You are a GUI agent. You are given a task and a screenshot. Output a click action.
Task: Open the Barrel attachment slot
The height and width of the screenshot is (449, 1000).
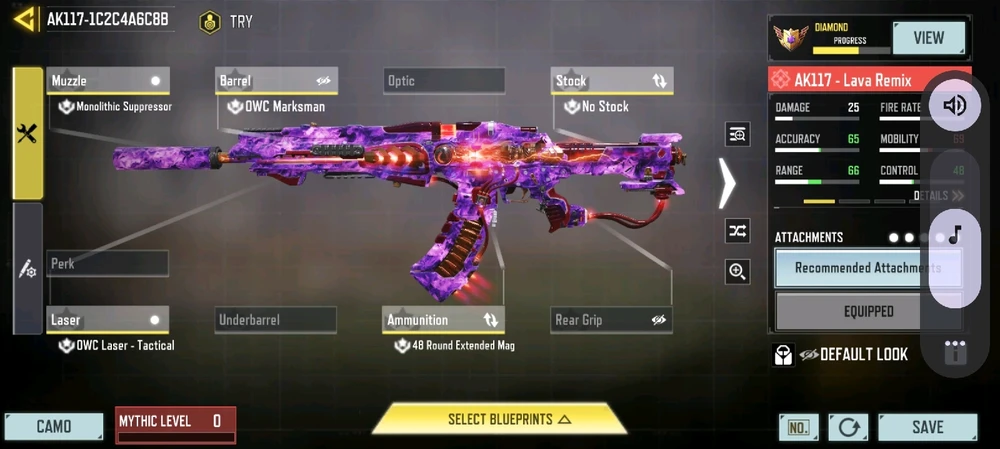(x=277, y=81)
